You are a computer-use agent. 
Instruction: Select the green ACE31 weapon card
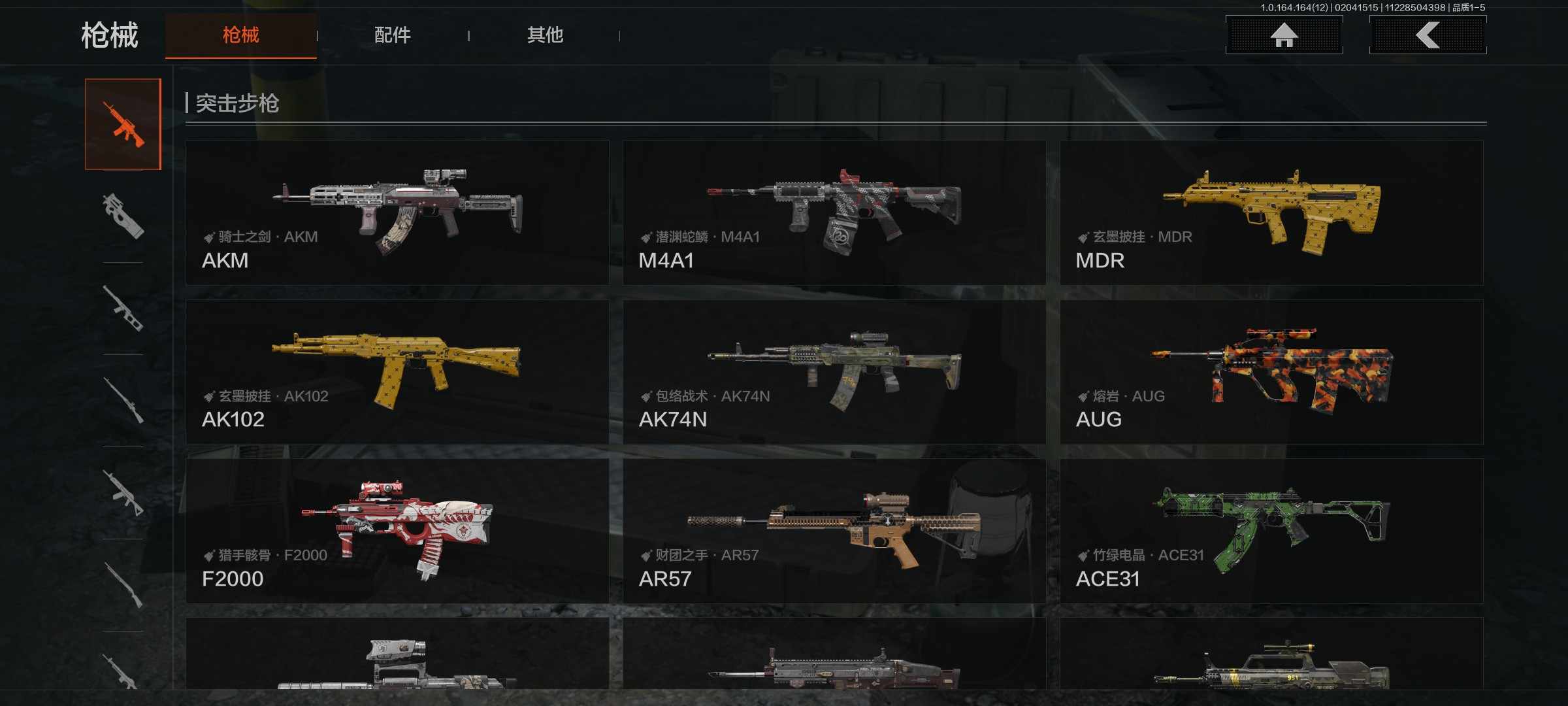[x=1271, y=531]
